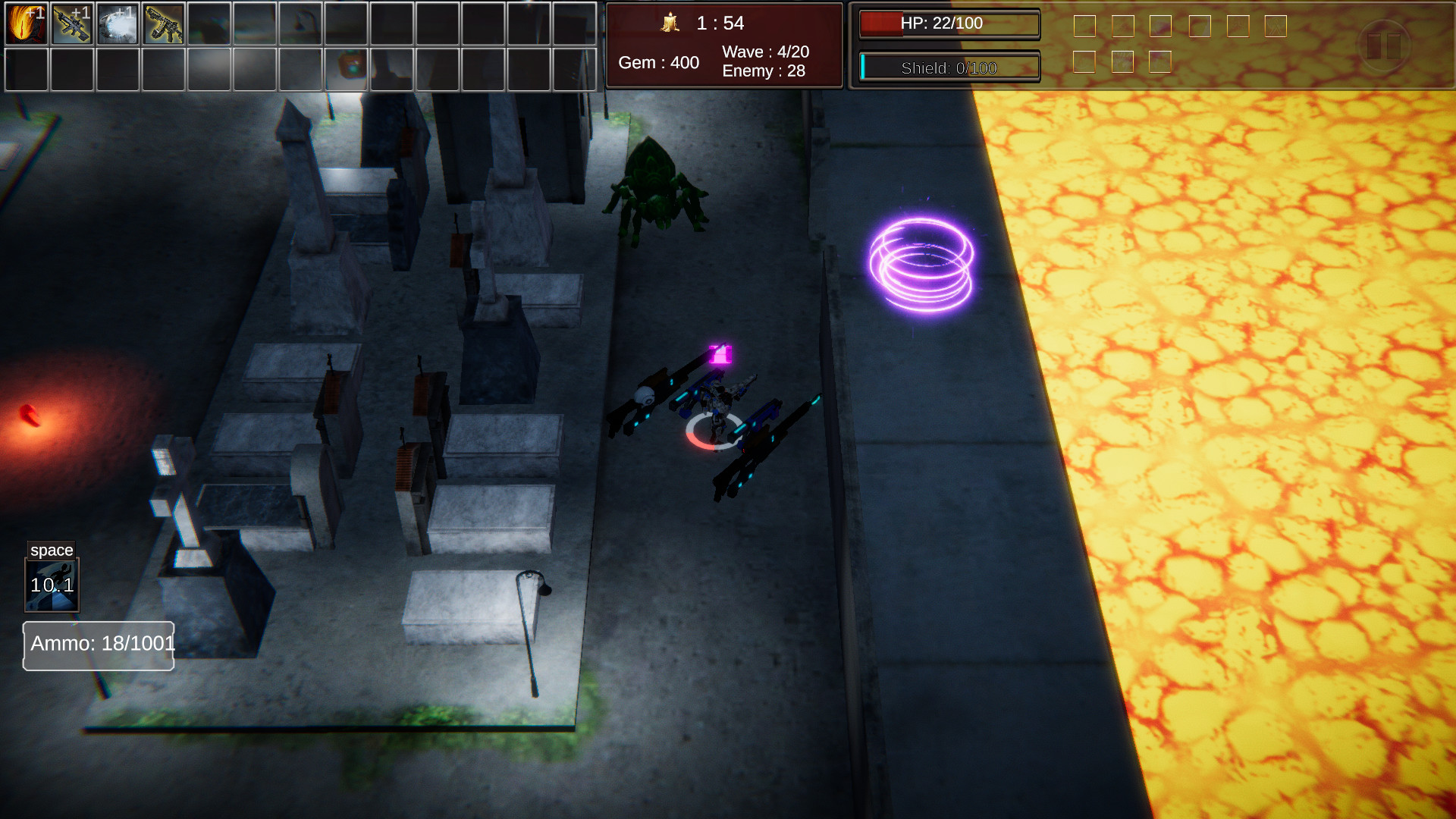The height and width of the screenshot is (819, 1456).
Task: Click the 1:54 match timer
Action: pyautogui.click(x=719, y=24)
